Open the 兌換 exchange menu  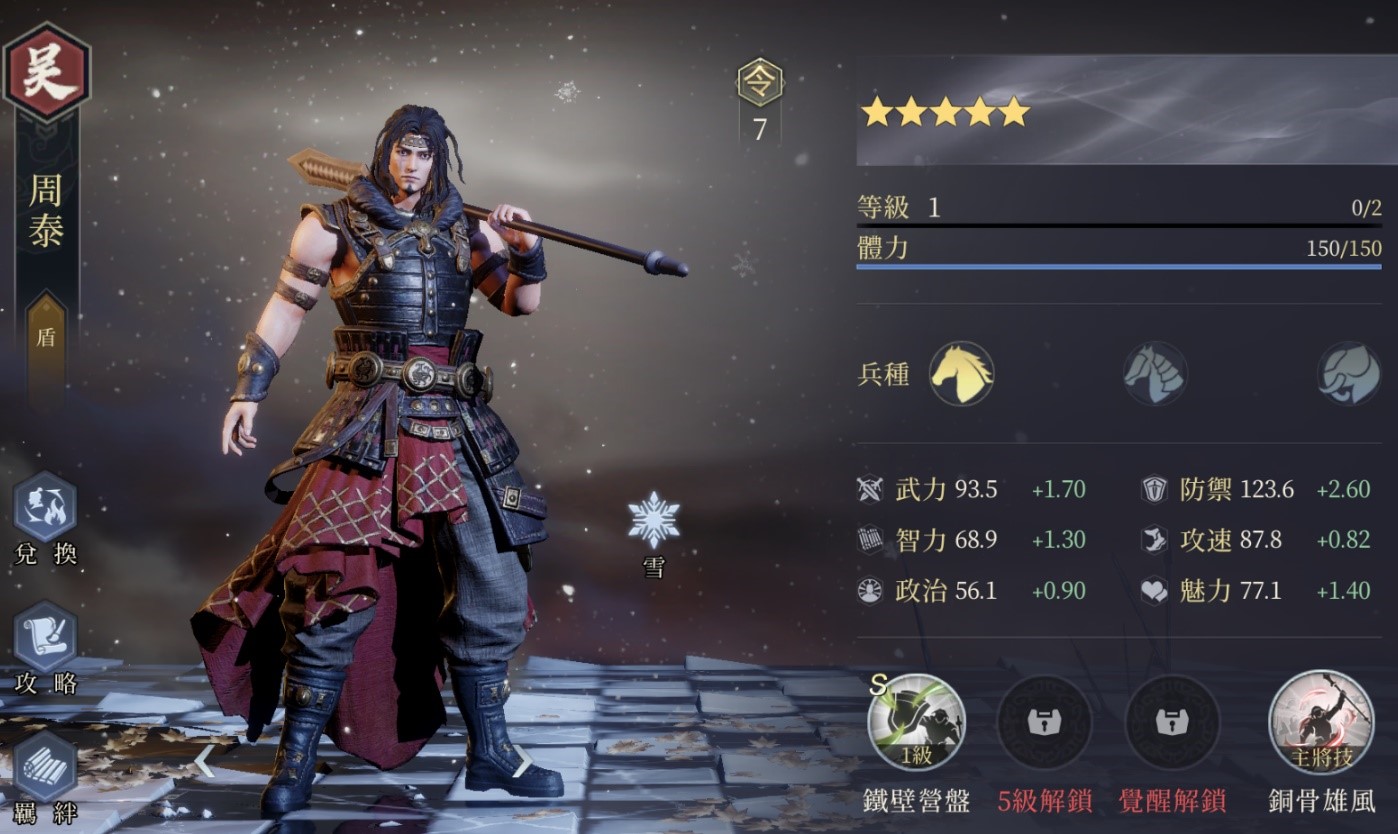tap(45, 508)
